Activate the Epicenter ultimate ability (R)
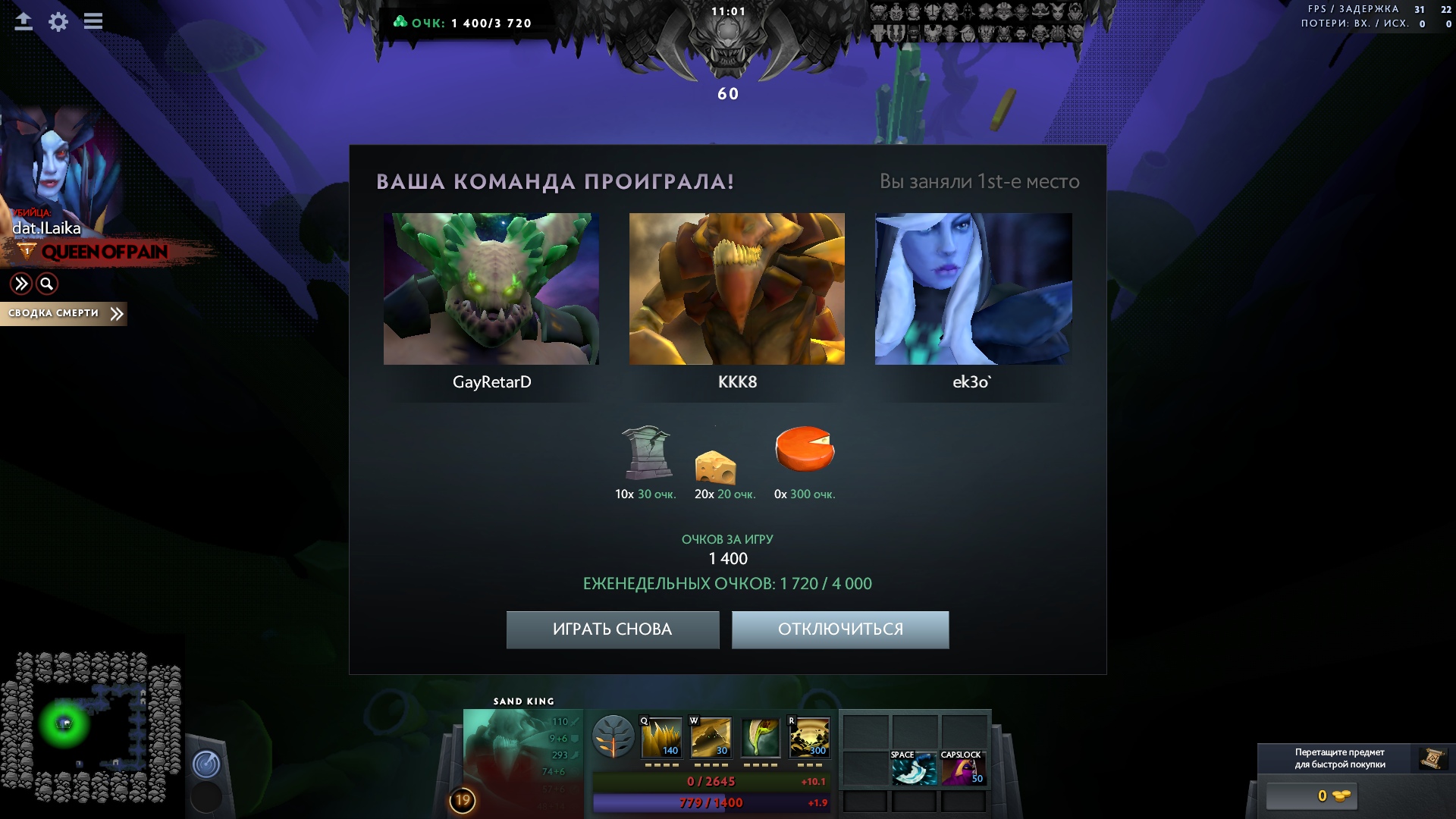The width and height of the screenshot is (1456, 819). [x=809, y=737]
